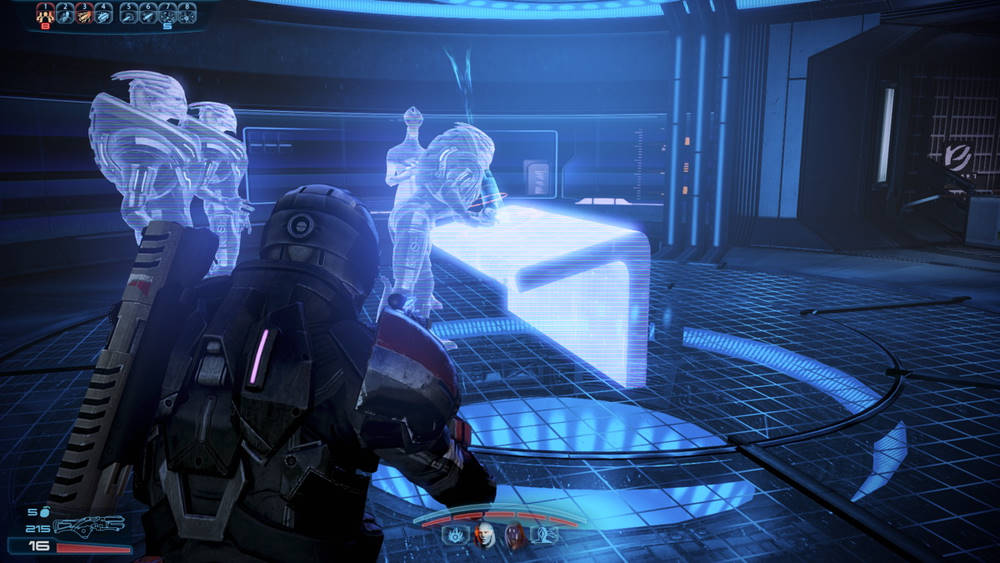This screenshot has height=563, width=1000.
Task: Activate the power in quick slot 1
Action: click(45, 13)
